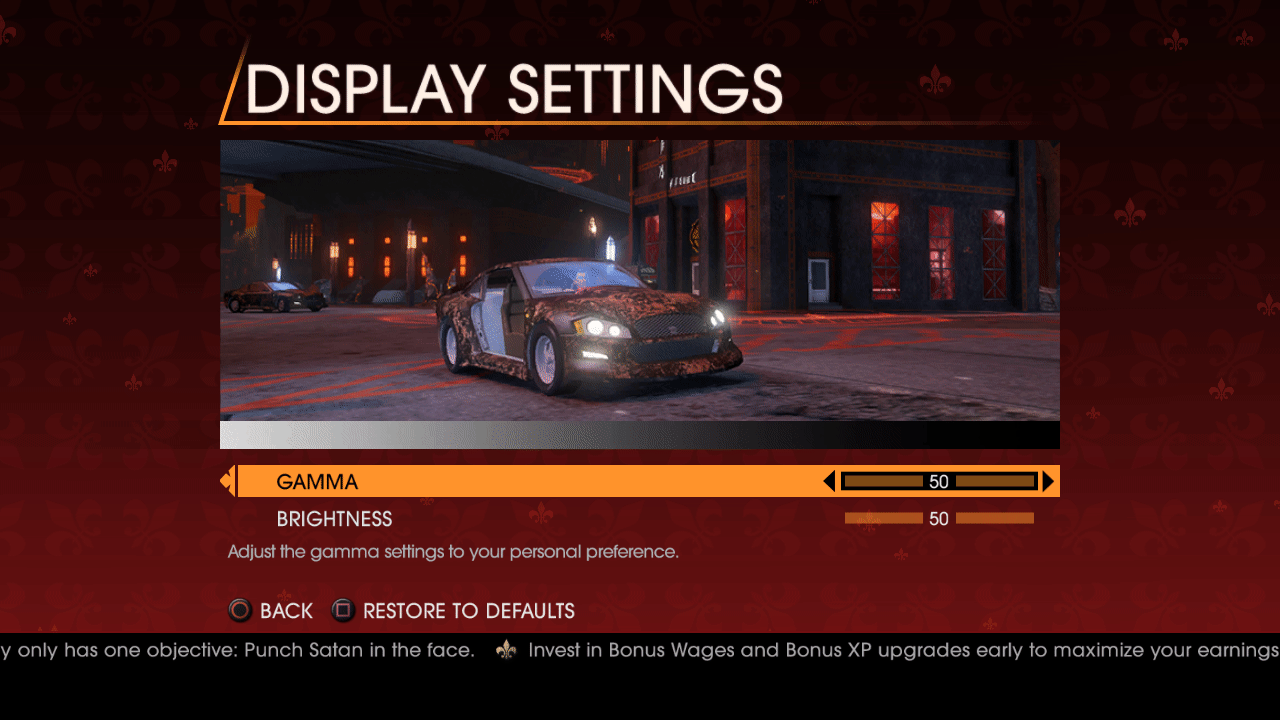
Task: Decrease gamma with the left arrow
Action: (829, 482)
